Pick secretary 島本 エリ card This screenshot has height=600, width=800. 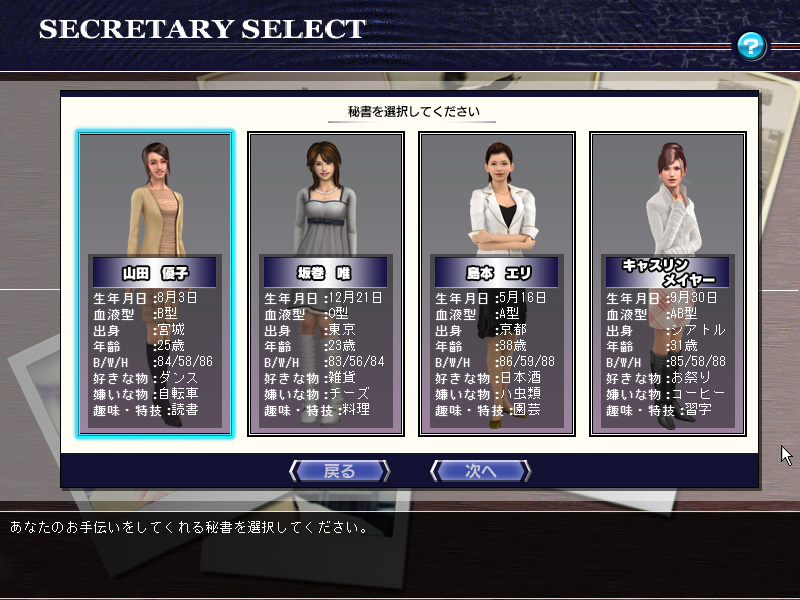[x=497, y=284]
